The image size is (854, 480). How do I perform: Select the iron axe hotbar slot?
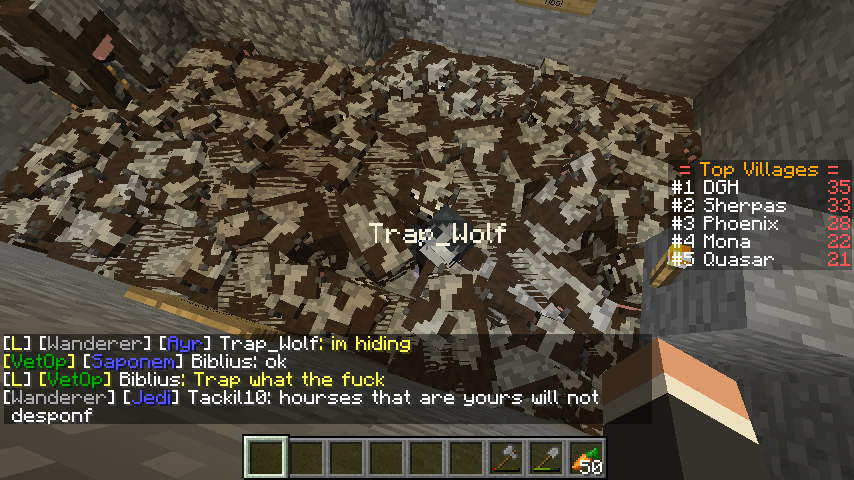coord(506,458)
